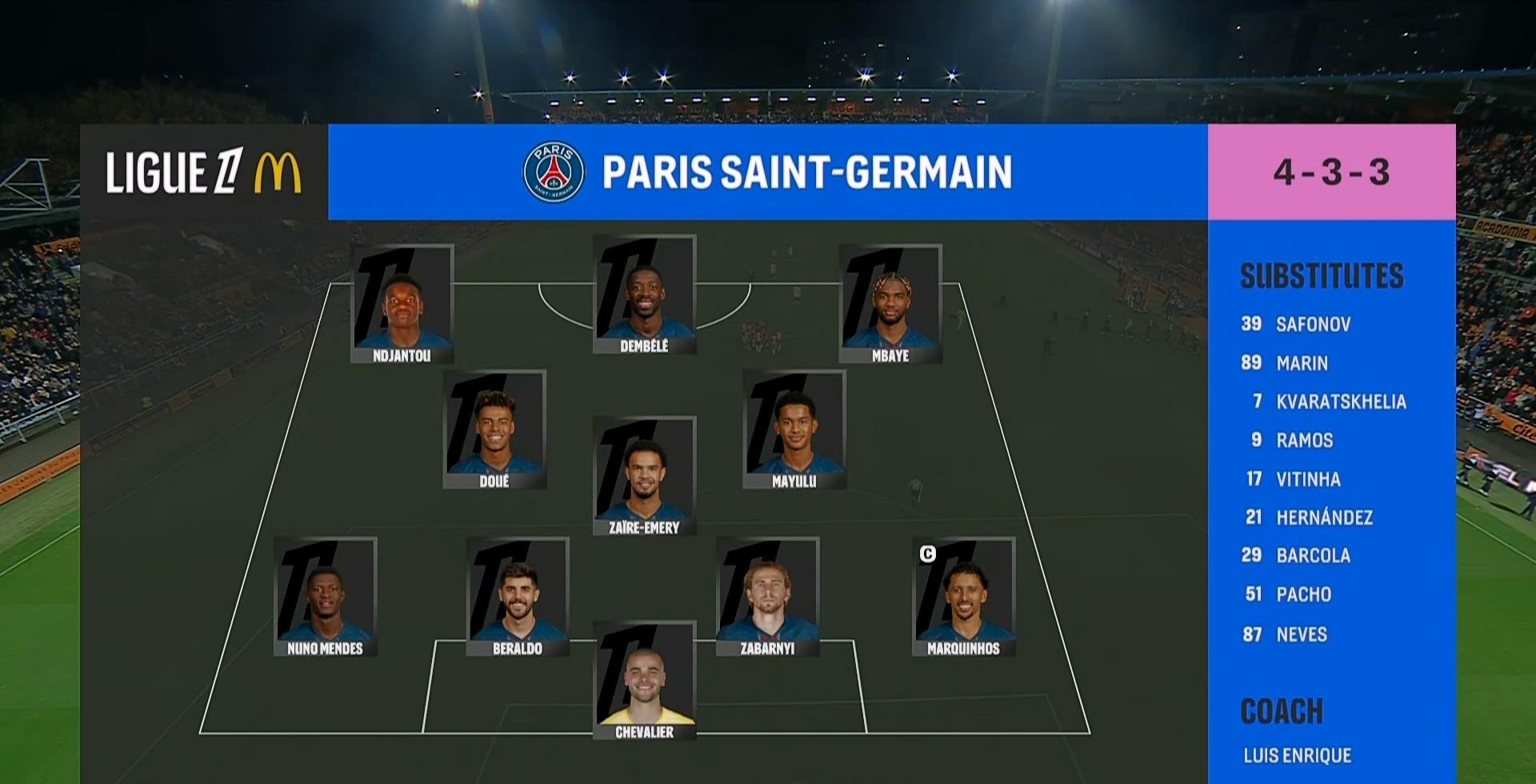The height and width of the screenshot is (784, 1536).
Task: Select goalkeeper Chevalier's card
Action: 644,681
